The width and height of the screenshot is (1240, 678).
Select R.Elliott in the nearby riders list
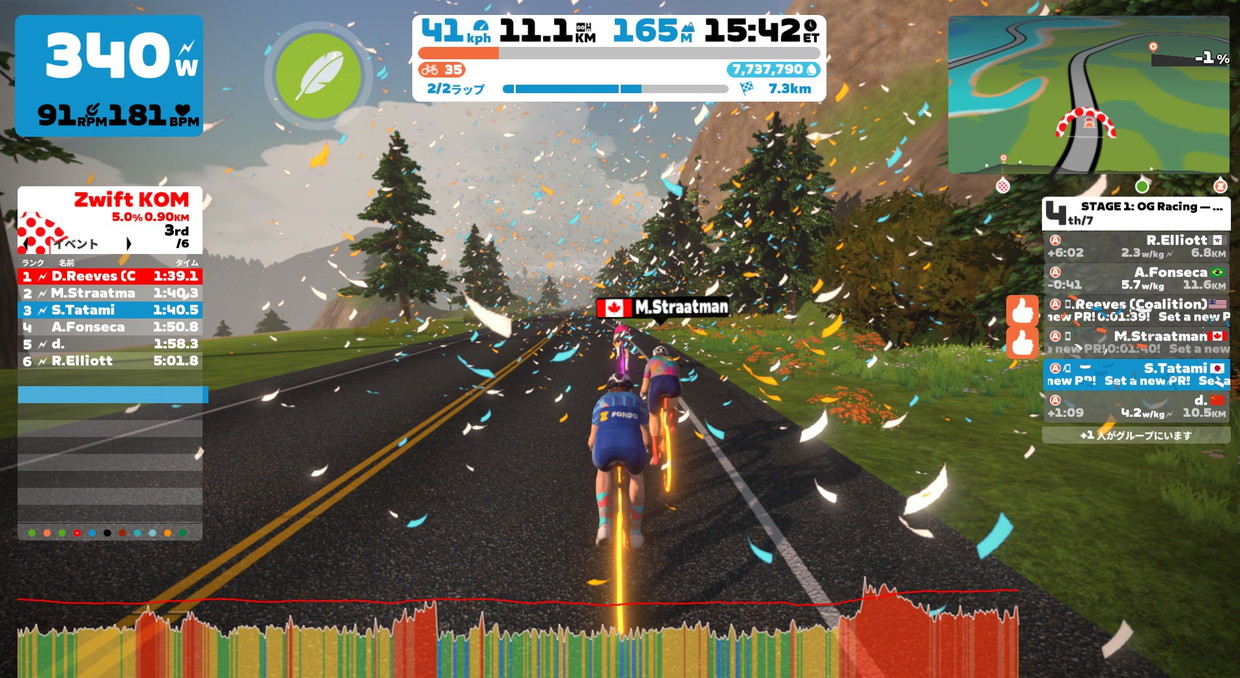(x=1135, y=247)
